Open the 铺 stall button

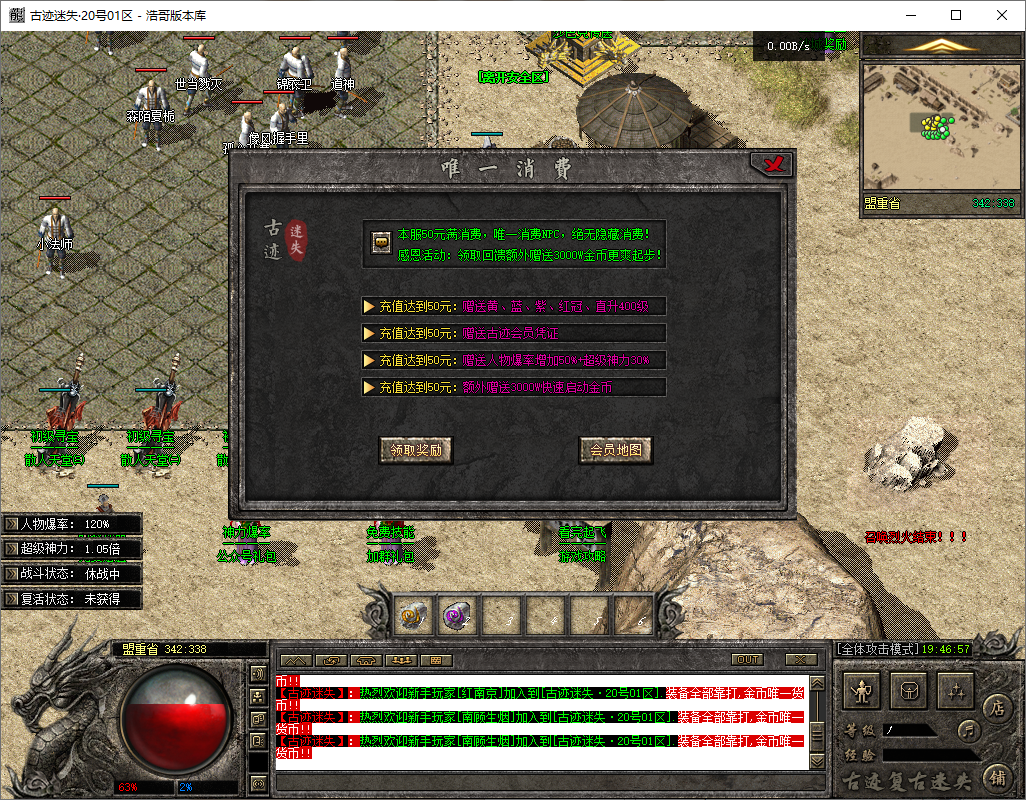[996, 774]
